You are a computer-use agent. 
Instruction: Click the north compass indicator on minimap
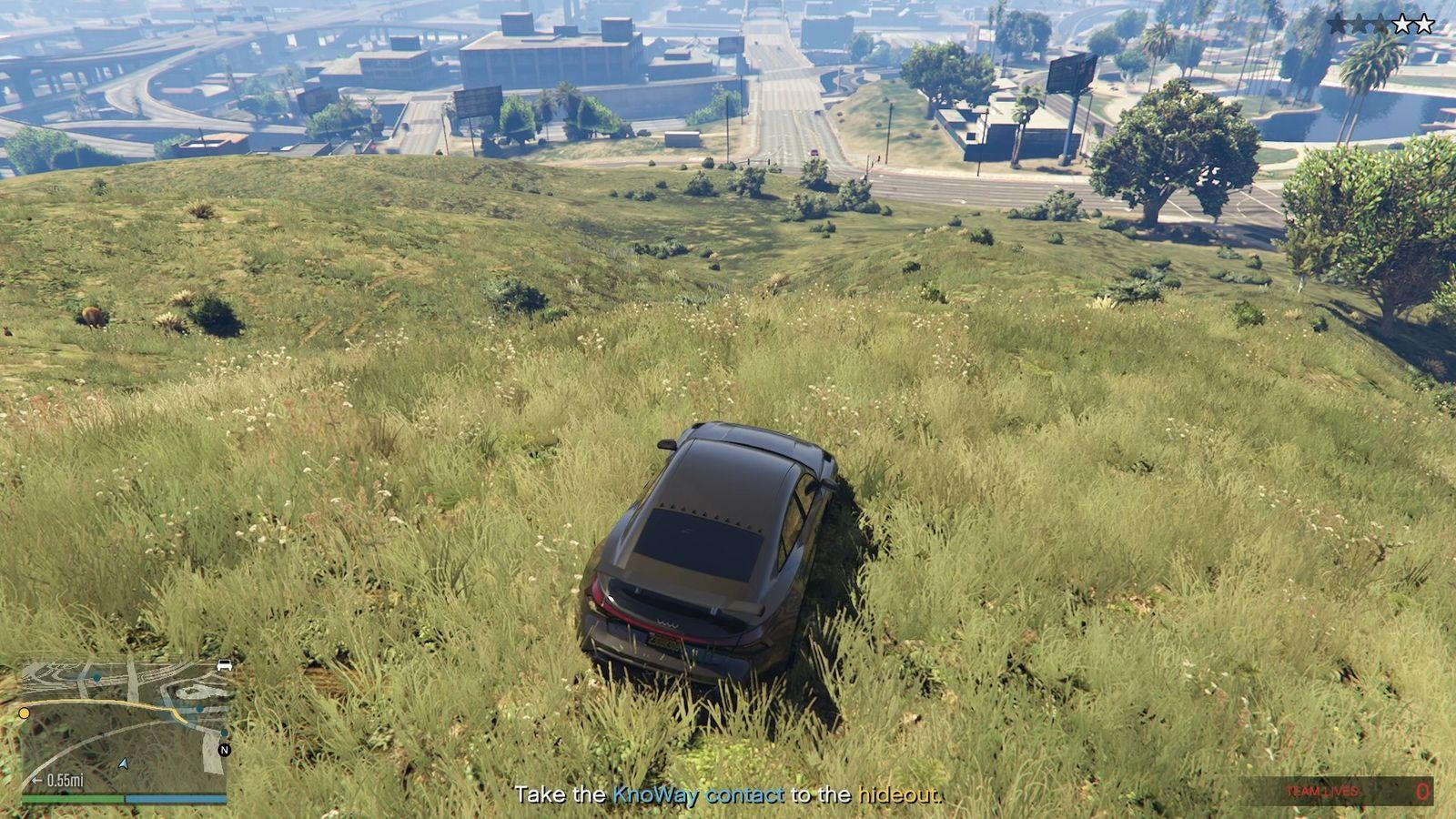click(x=225, y=751)
